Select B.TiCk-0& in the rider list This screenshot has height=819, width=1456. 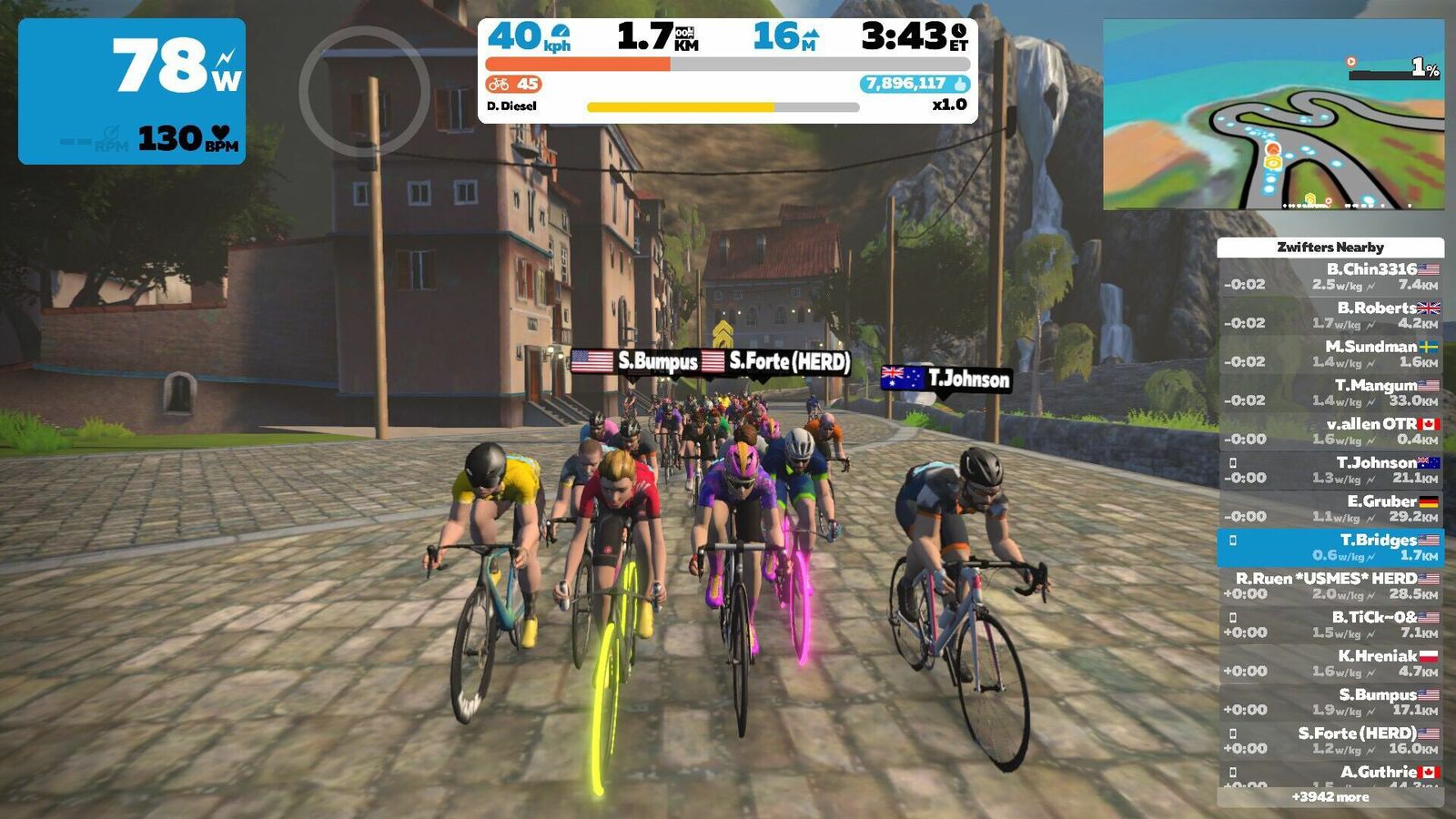coord(1330,624)
